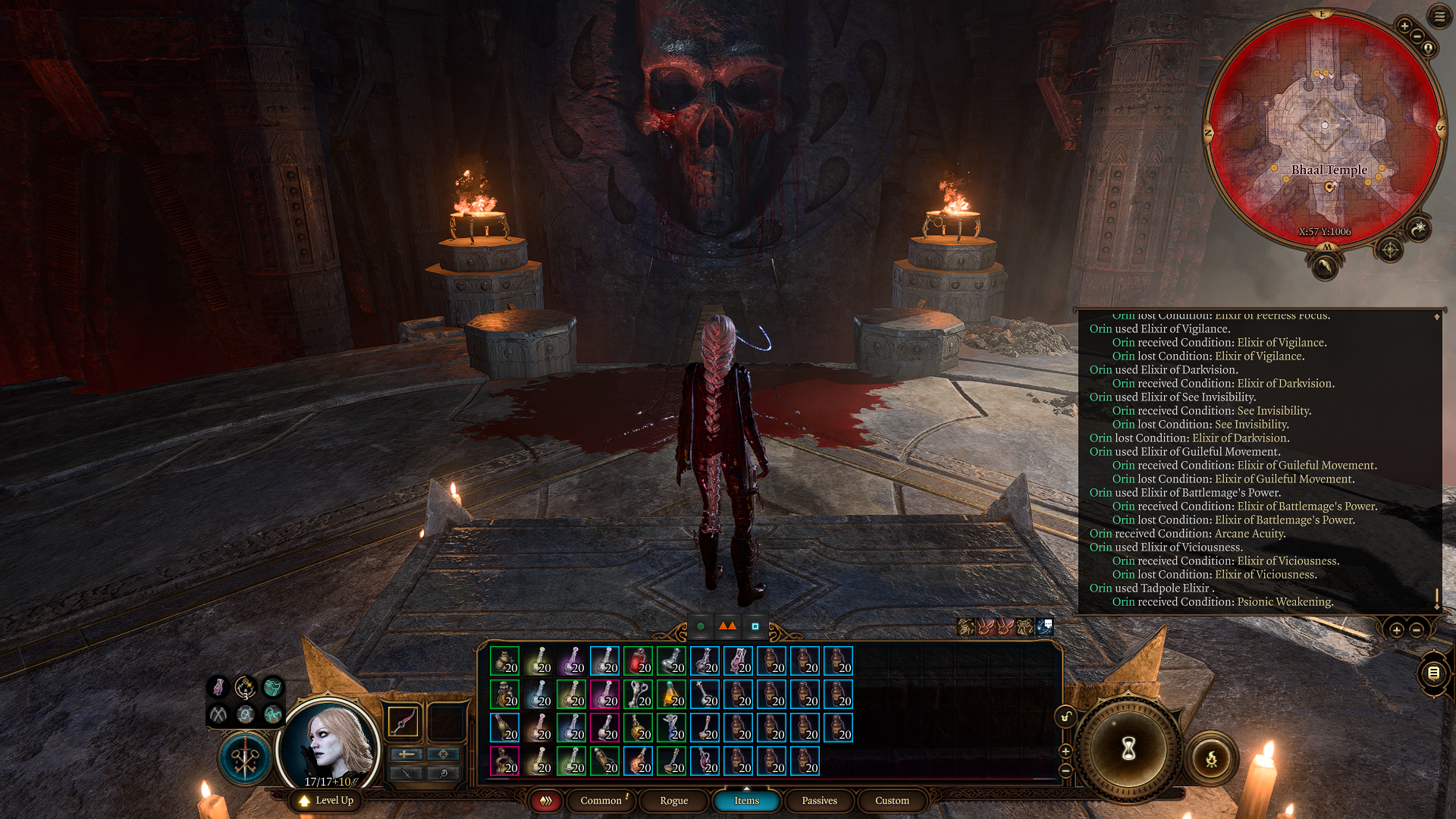Show the Passives tab
Image resolution: width=1456 pixels, height=819 pixels.
click(x=819, y=801)
